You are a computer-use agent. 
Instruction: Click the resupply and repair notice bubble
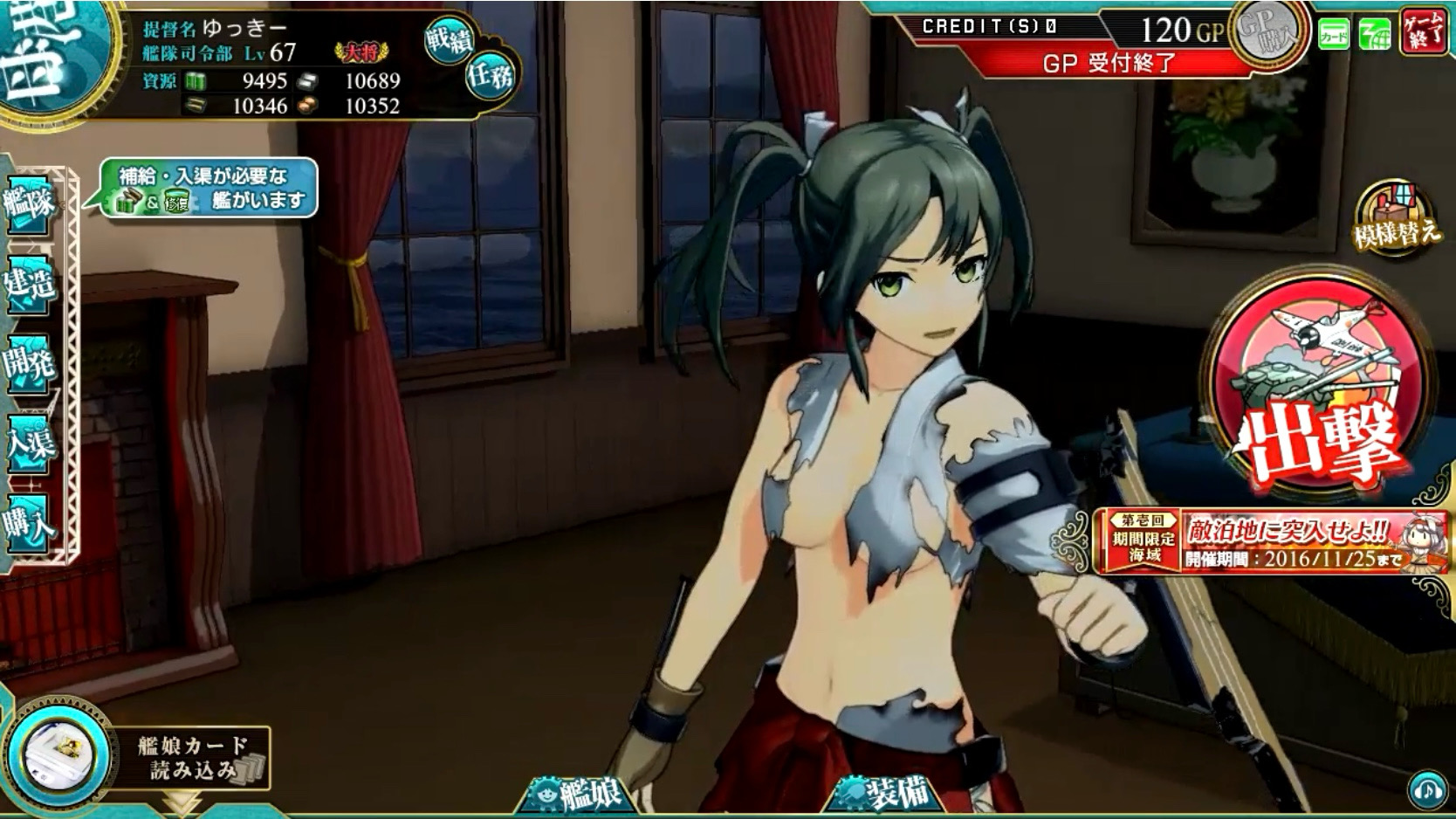(209, 188)
